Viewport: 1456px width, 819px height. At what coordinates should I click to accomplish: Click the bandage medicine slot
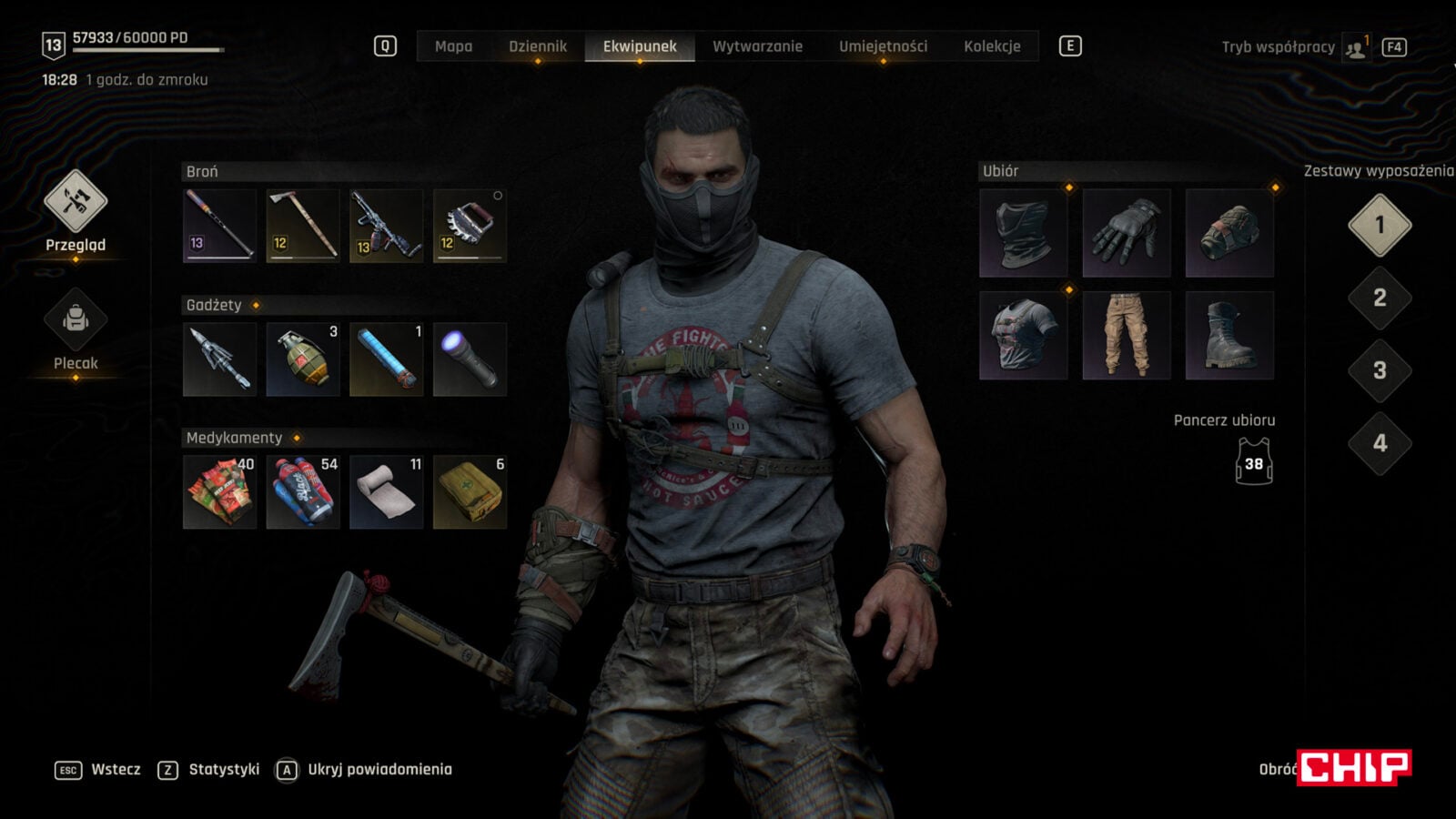(x=387, y=492)
